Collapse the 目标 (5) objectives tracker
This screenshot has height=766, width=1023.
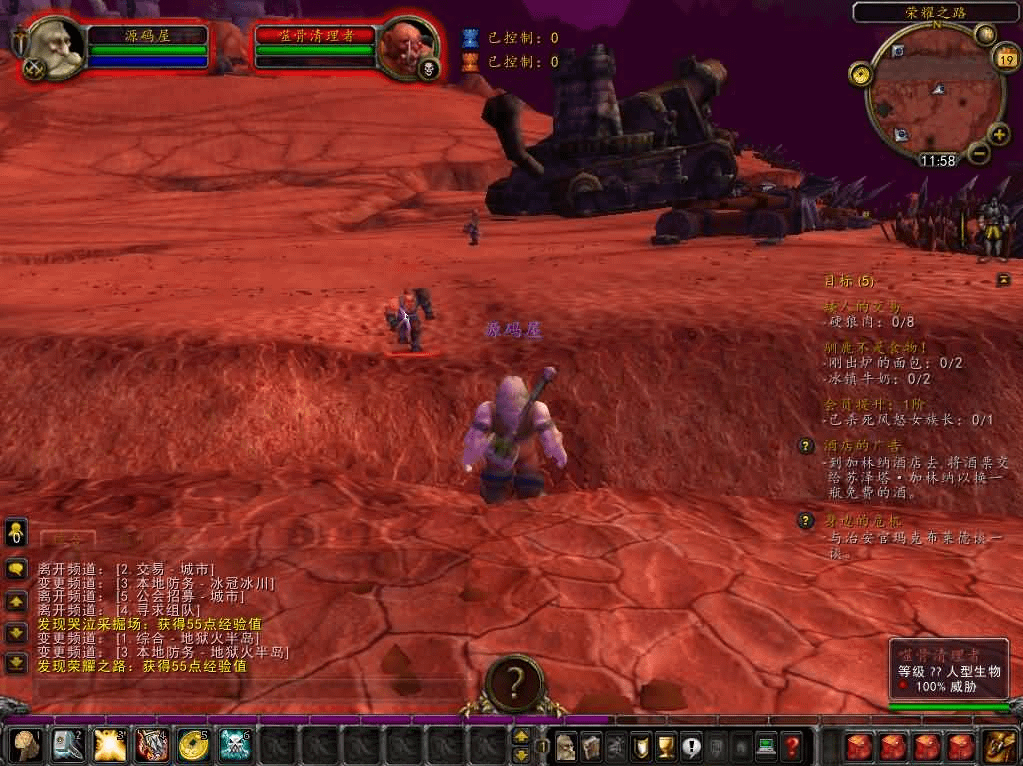click(x=1003, y=281)
